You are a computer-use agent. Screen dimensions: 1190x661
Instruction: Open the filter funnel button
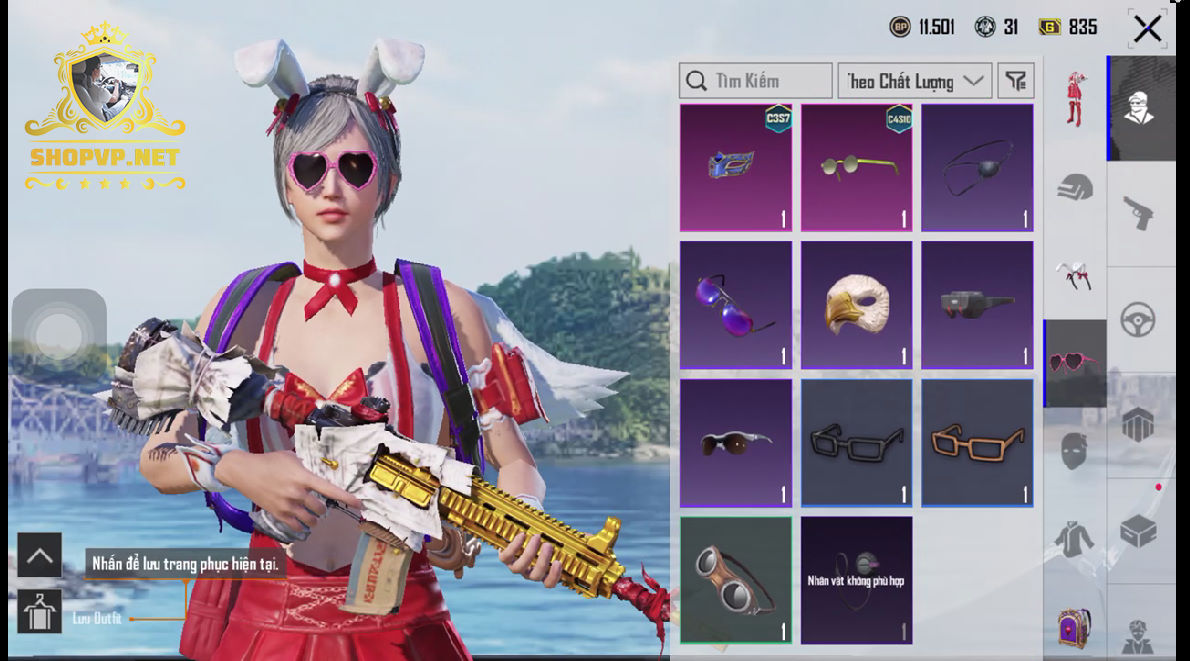pyautogui.click(x=1016, y=81)
